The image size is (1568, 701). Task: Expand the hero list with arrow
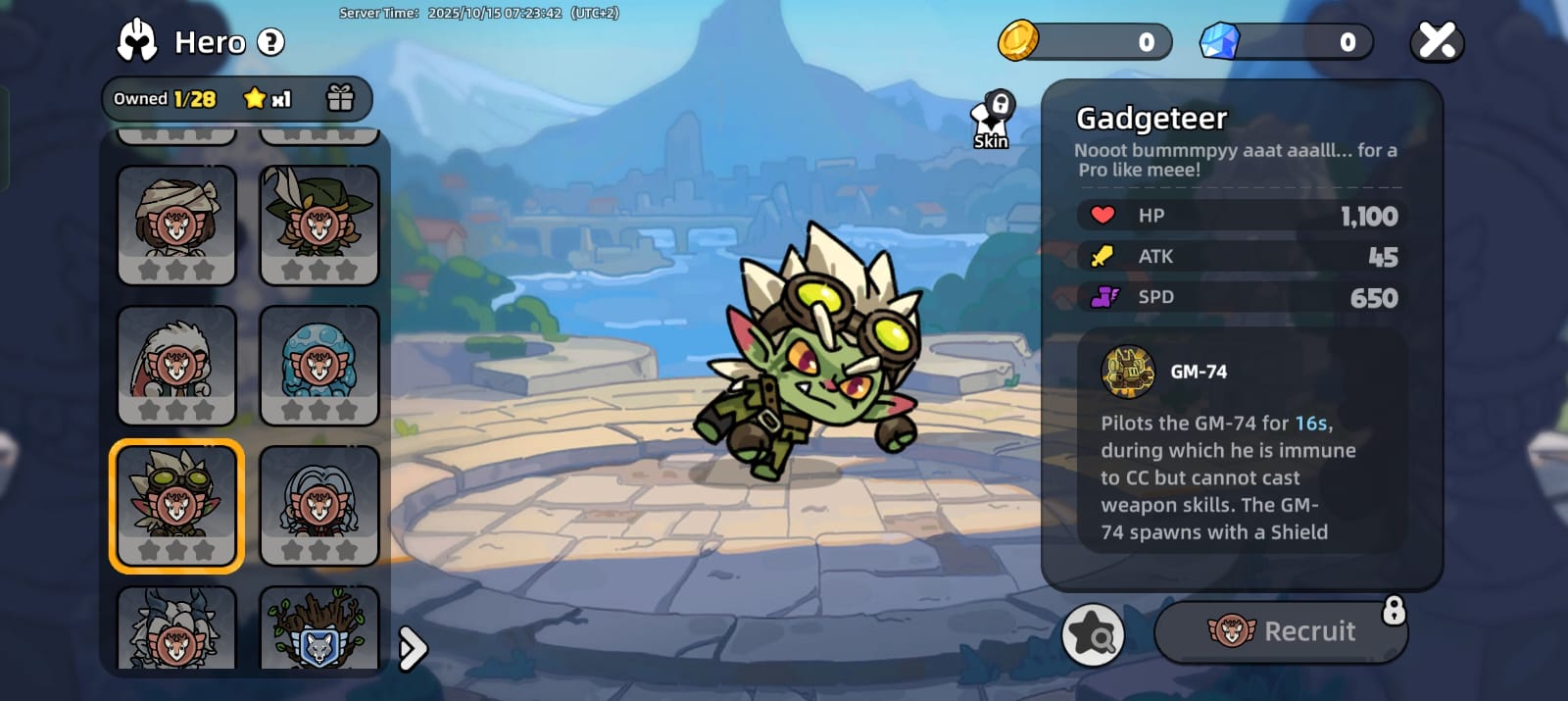click(x=414, y=648)
